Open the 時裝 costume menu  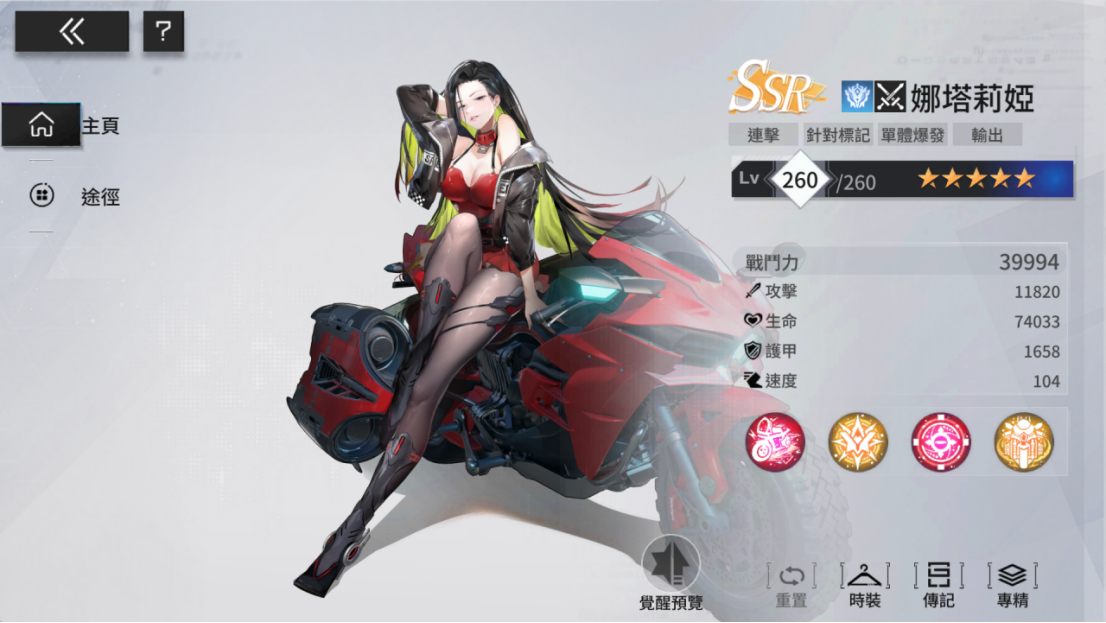point(865,586)
